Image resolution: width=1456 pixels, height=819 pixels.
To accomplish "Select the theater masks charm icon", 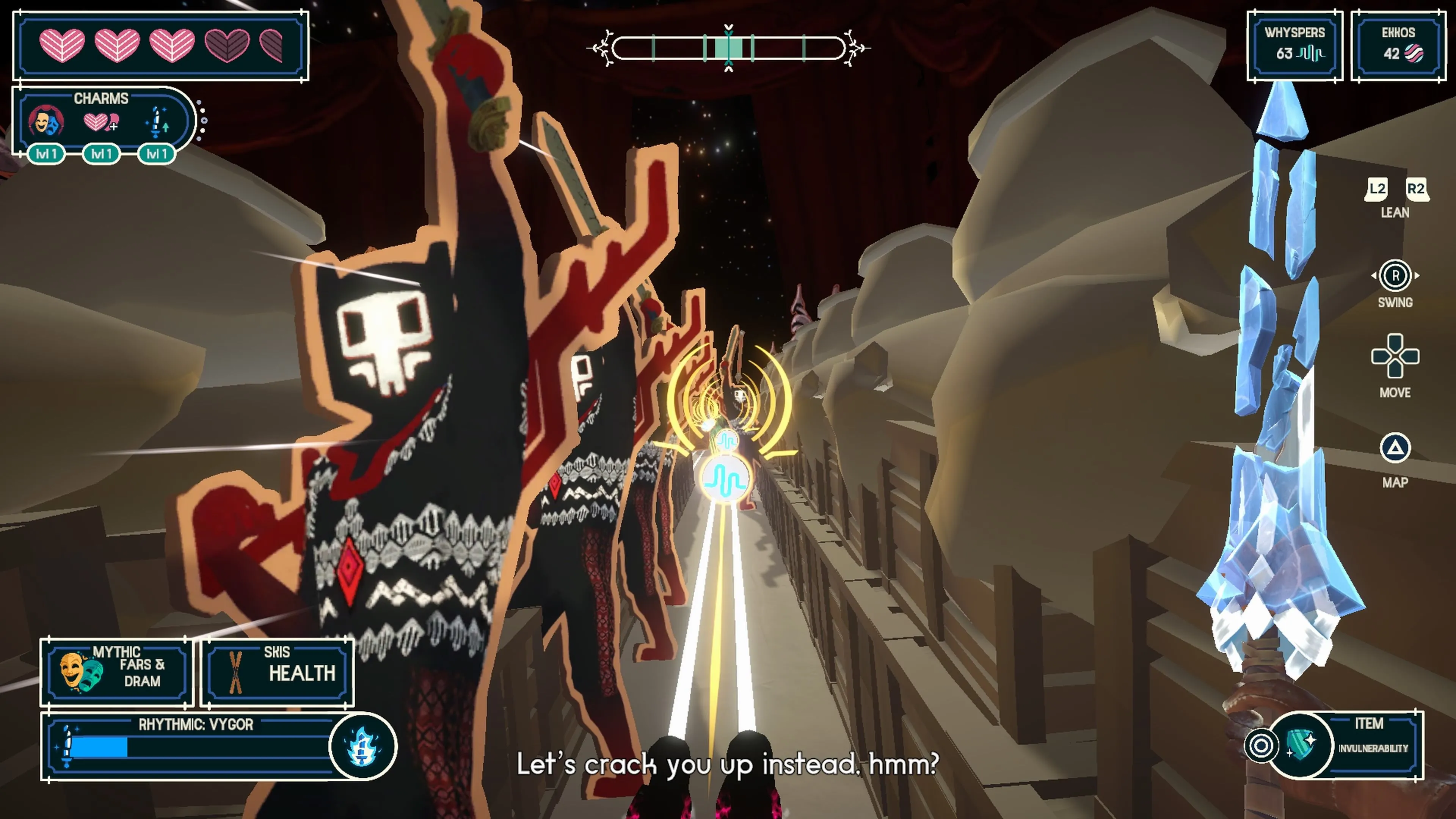I will pyautogui.click(x=46, y=121).
